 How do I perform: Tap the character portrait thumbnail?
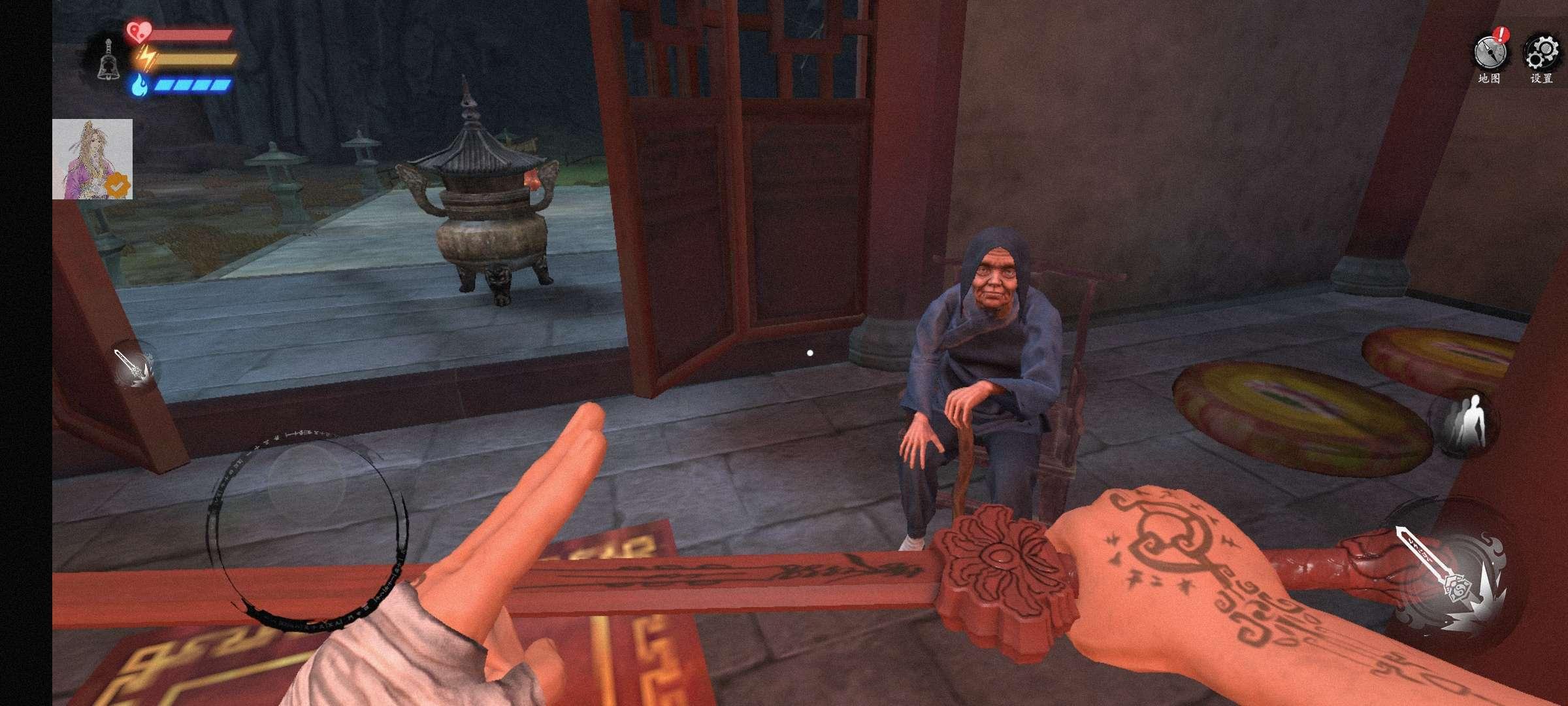[92, 159]
